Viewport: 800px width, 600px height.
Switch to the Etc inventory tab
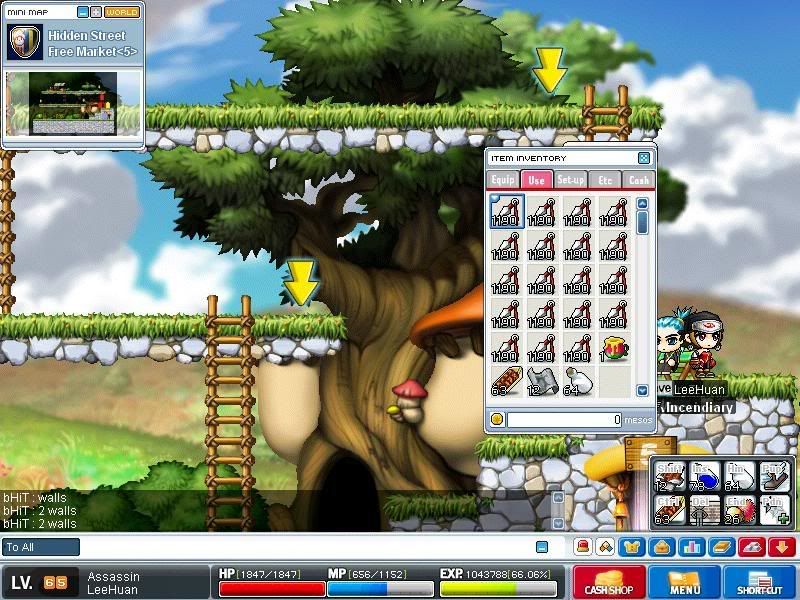tap(604, 180)
